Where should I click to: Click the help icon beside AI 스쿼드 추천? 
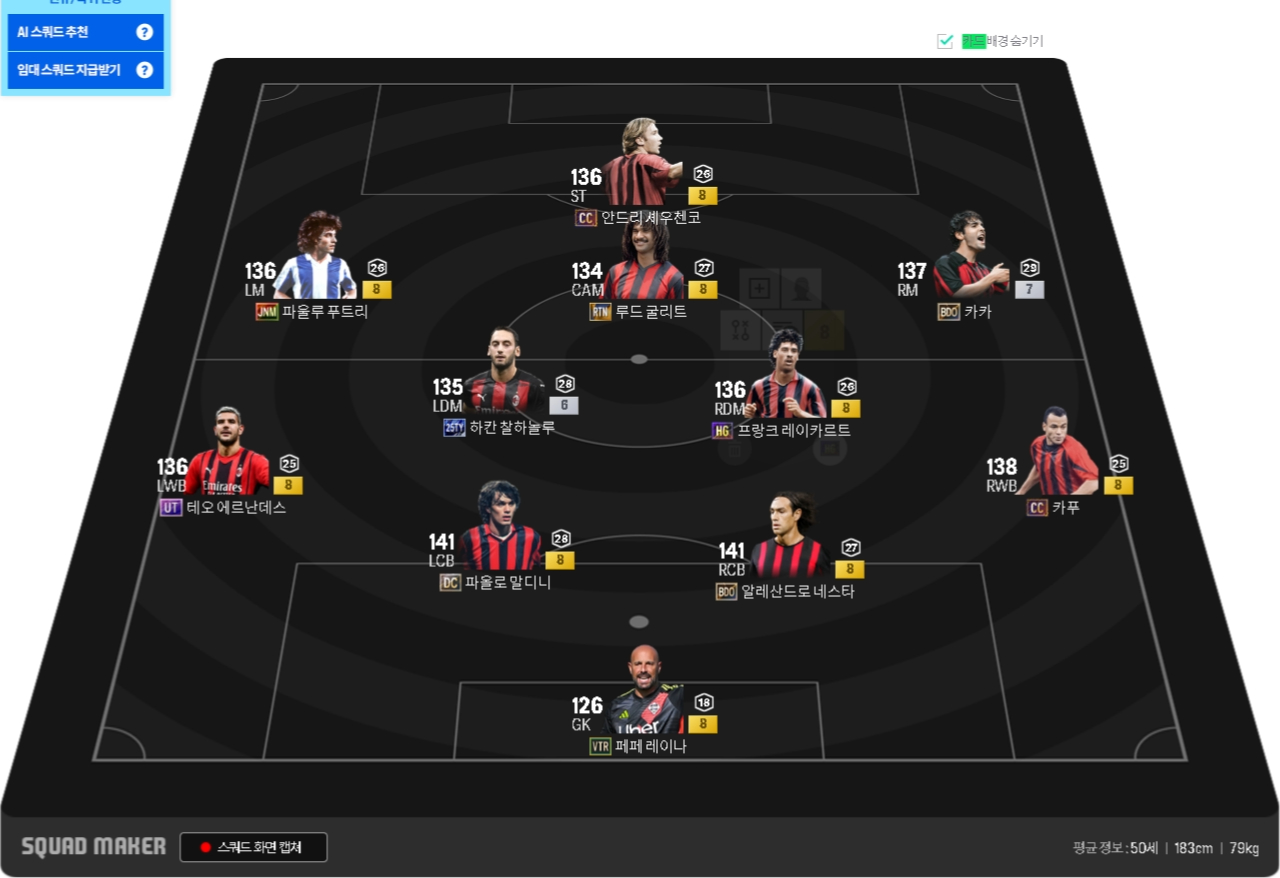(x=144, y=32)
